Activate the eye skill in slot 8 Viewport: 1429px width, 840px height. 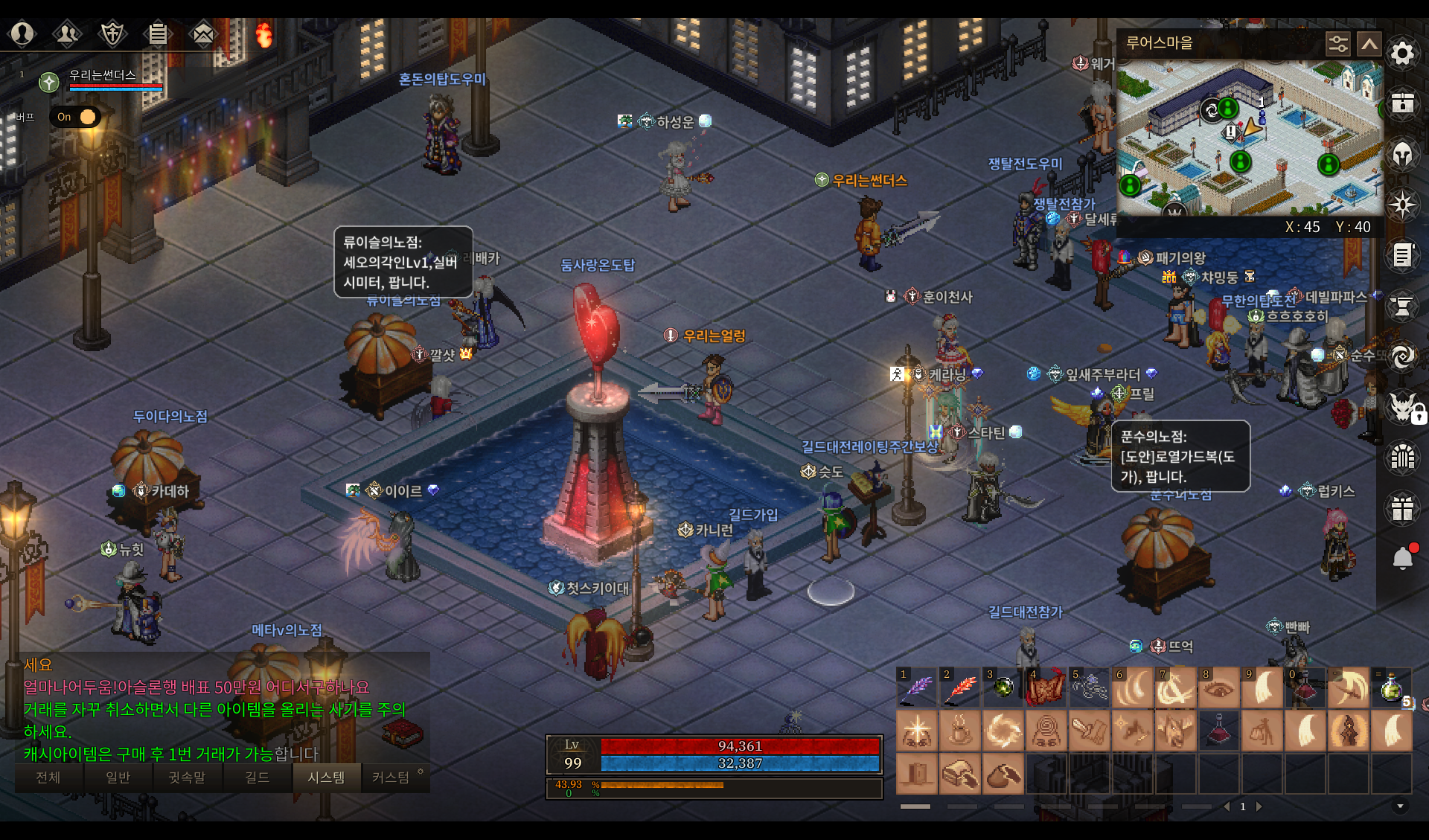1219,687
